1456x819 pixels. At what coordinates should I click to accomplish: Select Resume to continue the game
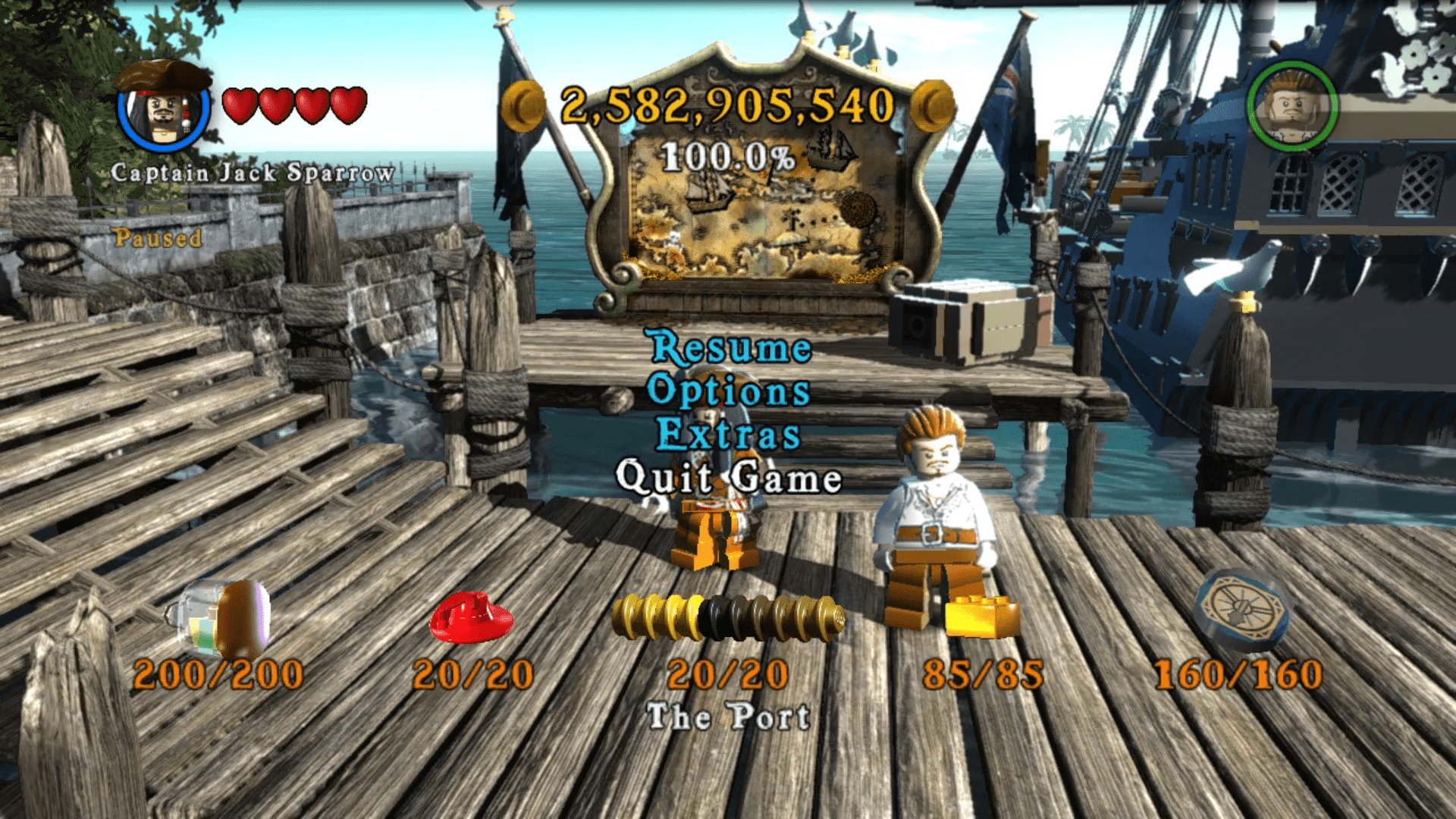[730, 350]
